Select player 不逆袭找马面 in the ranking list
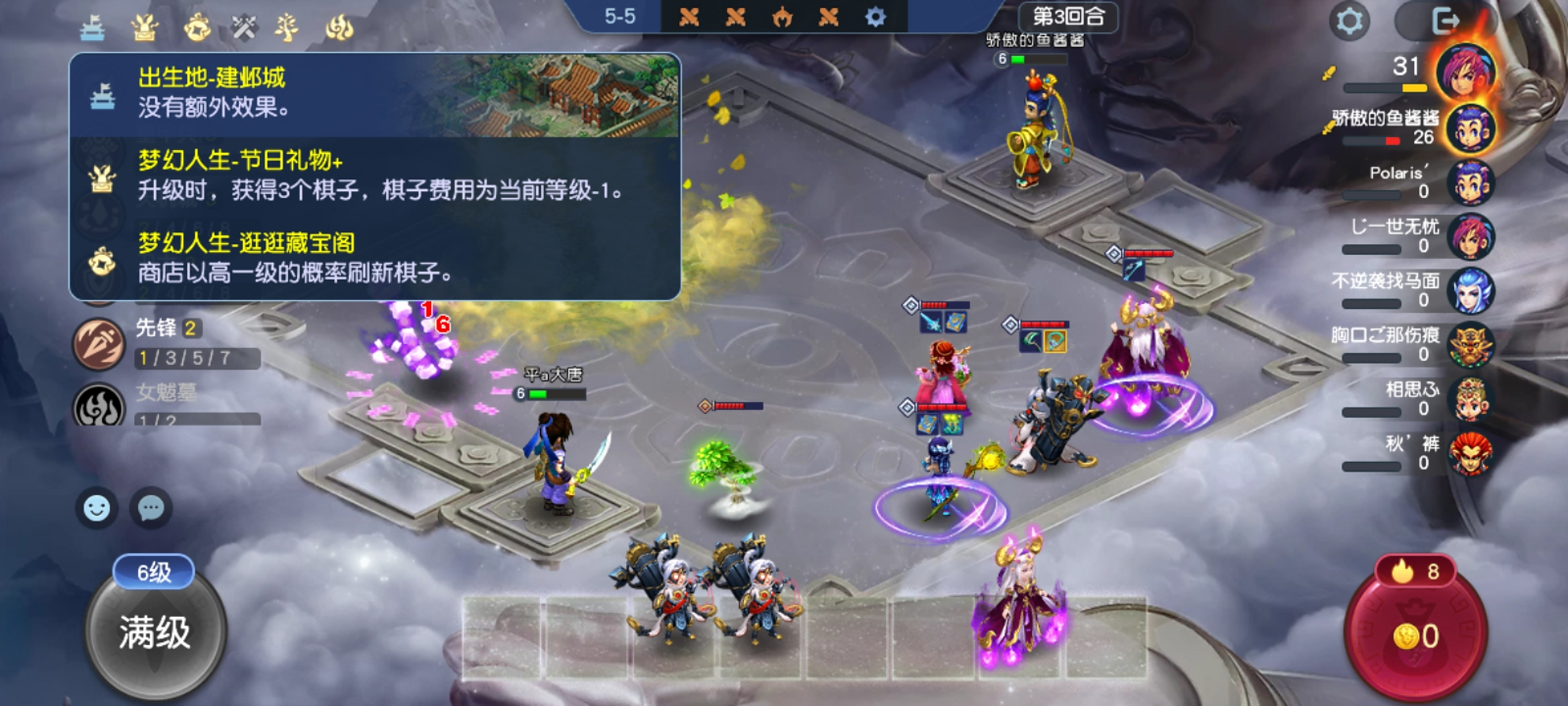The height and width of the screenshot is (706, 1568). [x=1470, y=290]
